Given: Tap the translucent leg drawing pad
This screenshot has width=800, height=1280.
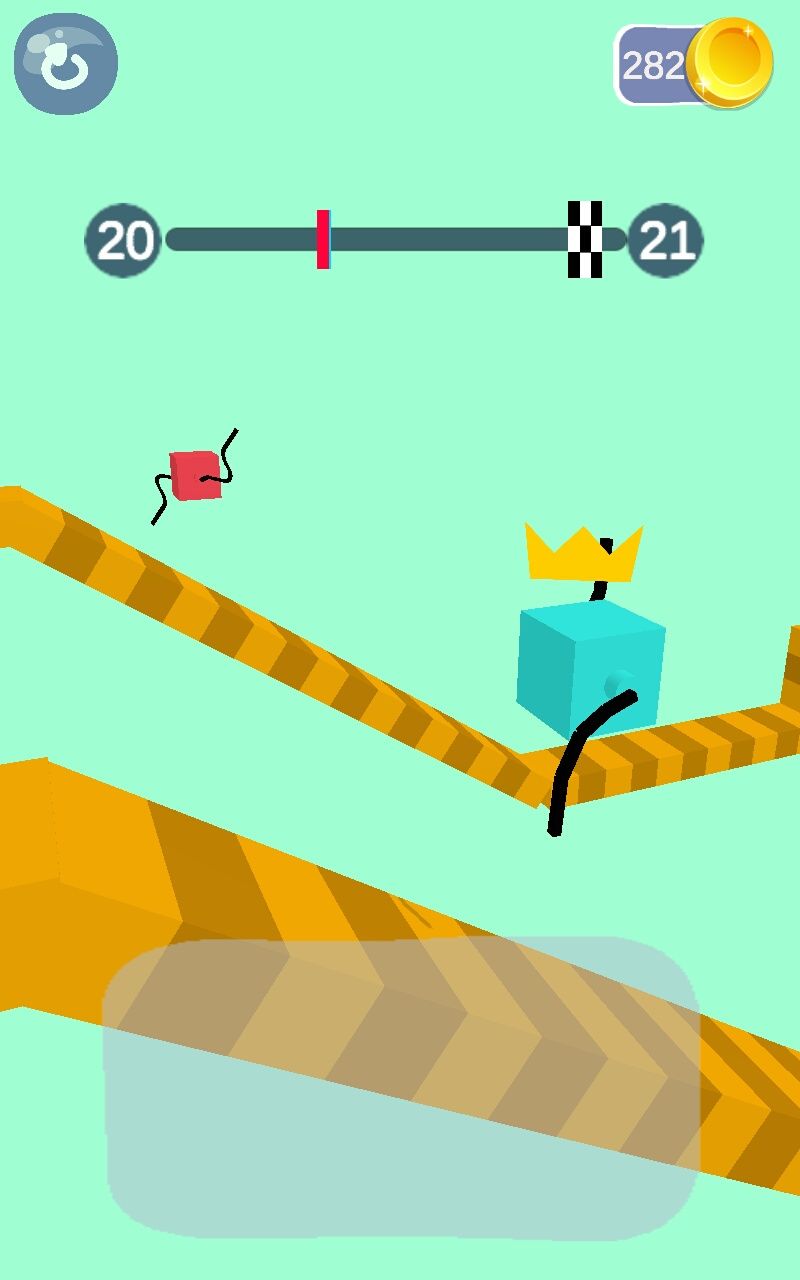Looking at the screenshot, I should click(x=402, y=1088).
